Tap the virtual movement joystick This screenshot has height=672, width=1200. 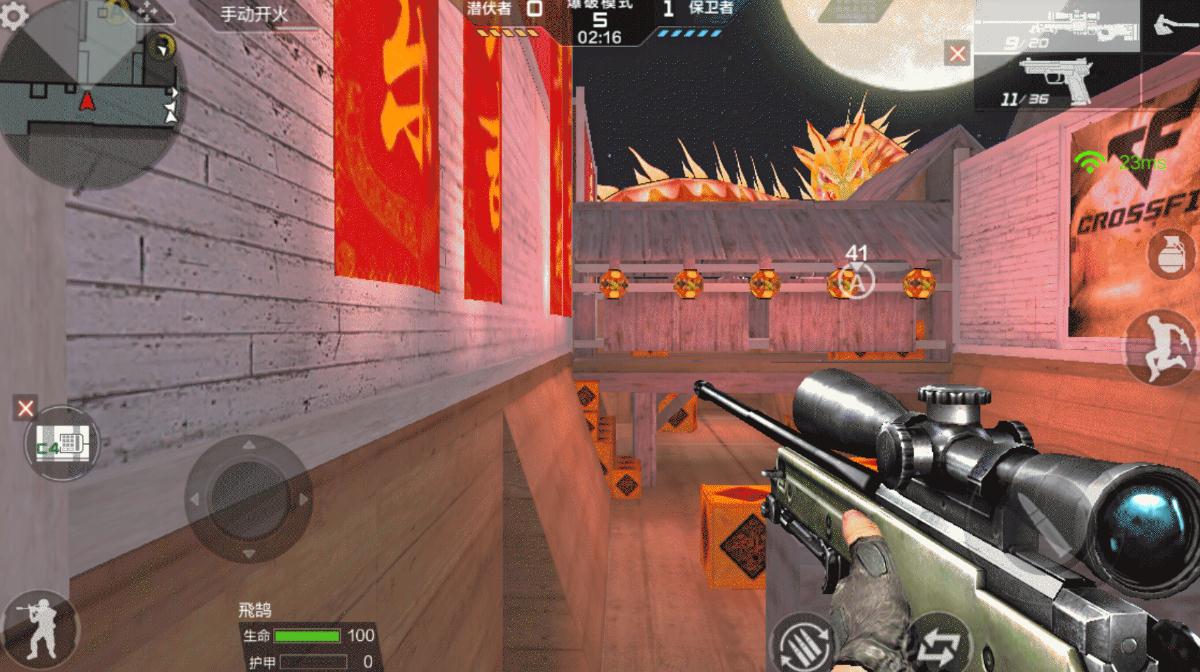pos(248,498)
